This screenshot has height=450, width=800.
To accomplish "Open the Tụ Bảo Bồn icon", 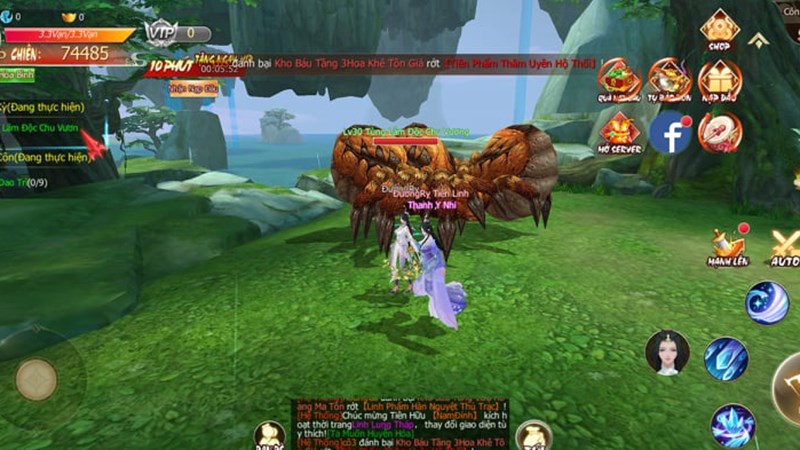I will point(669,80).
